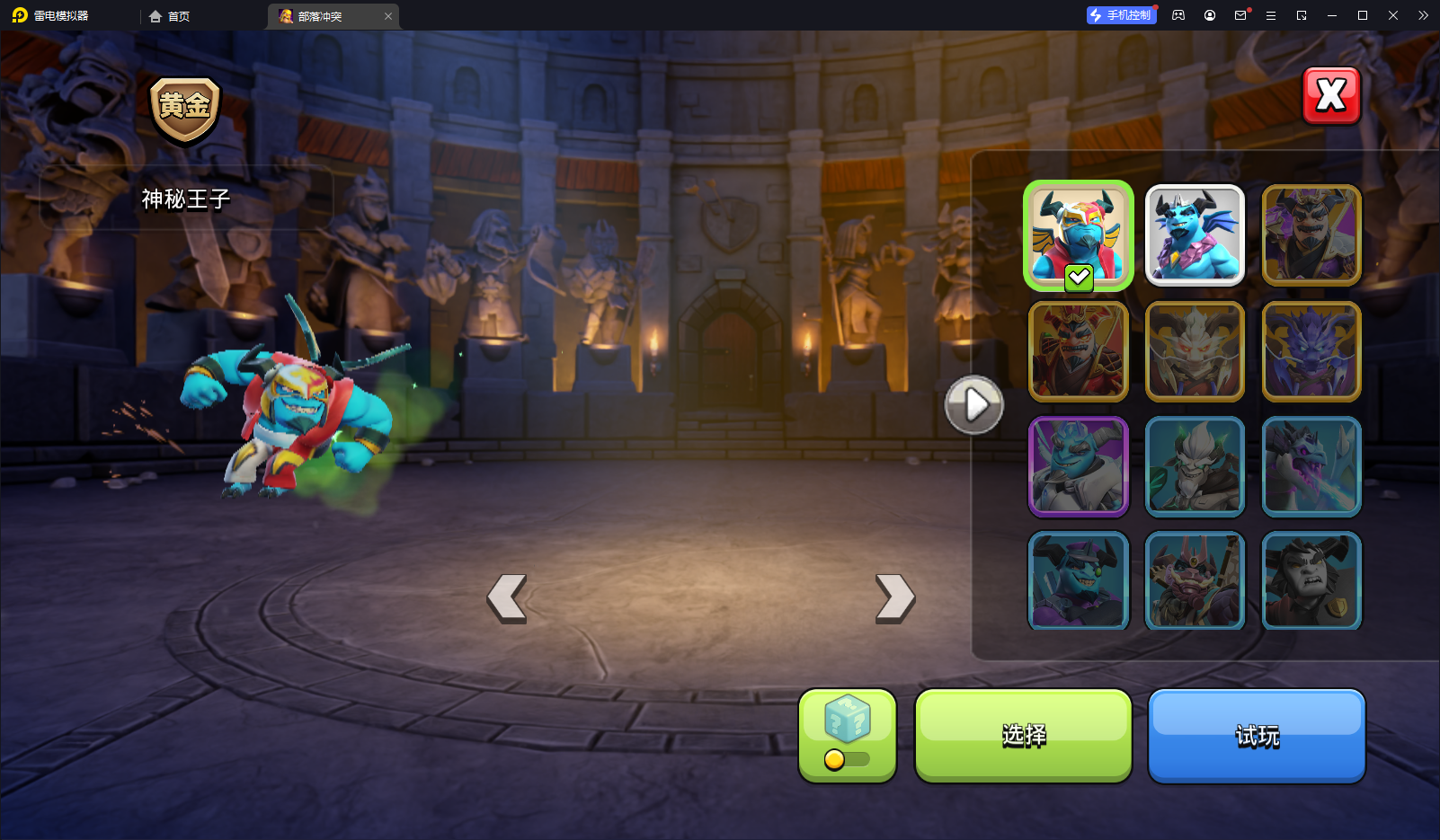Pick the grey gladiator king skin
The height and width of the screenshot is (840, 1440).
1311,580
